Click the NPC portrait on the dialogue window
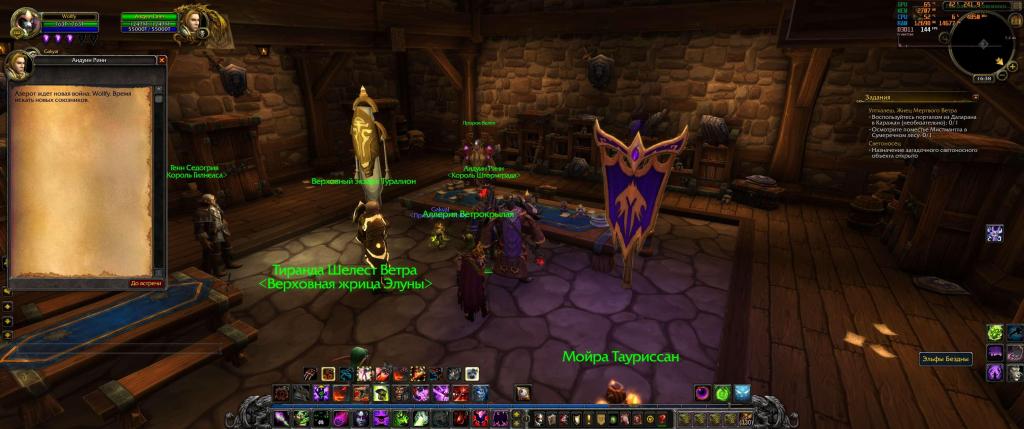This screenshot has width=1024, height=429. (x=21, y=67)
